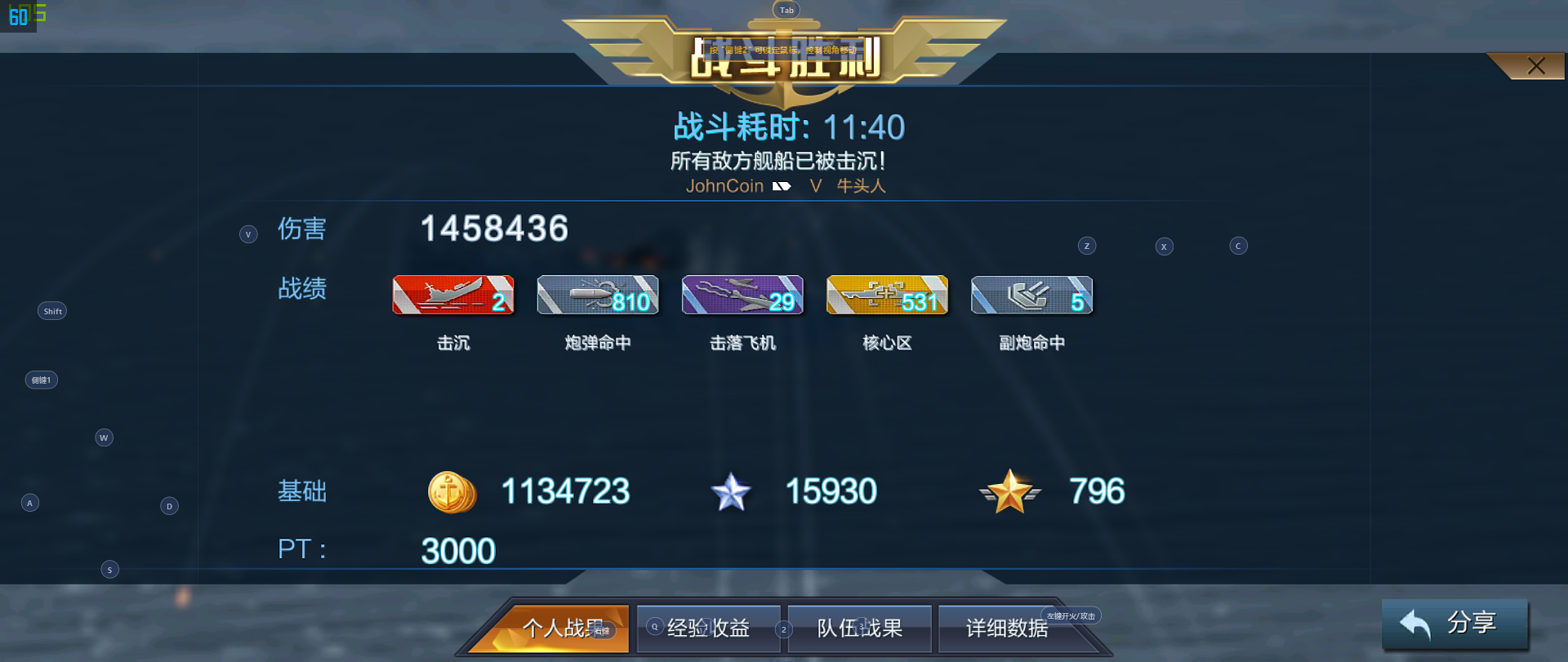Switch to the 经验收益 tab
The width and height of the screenshot is (1568, 662).
[707, 629]
